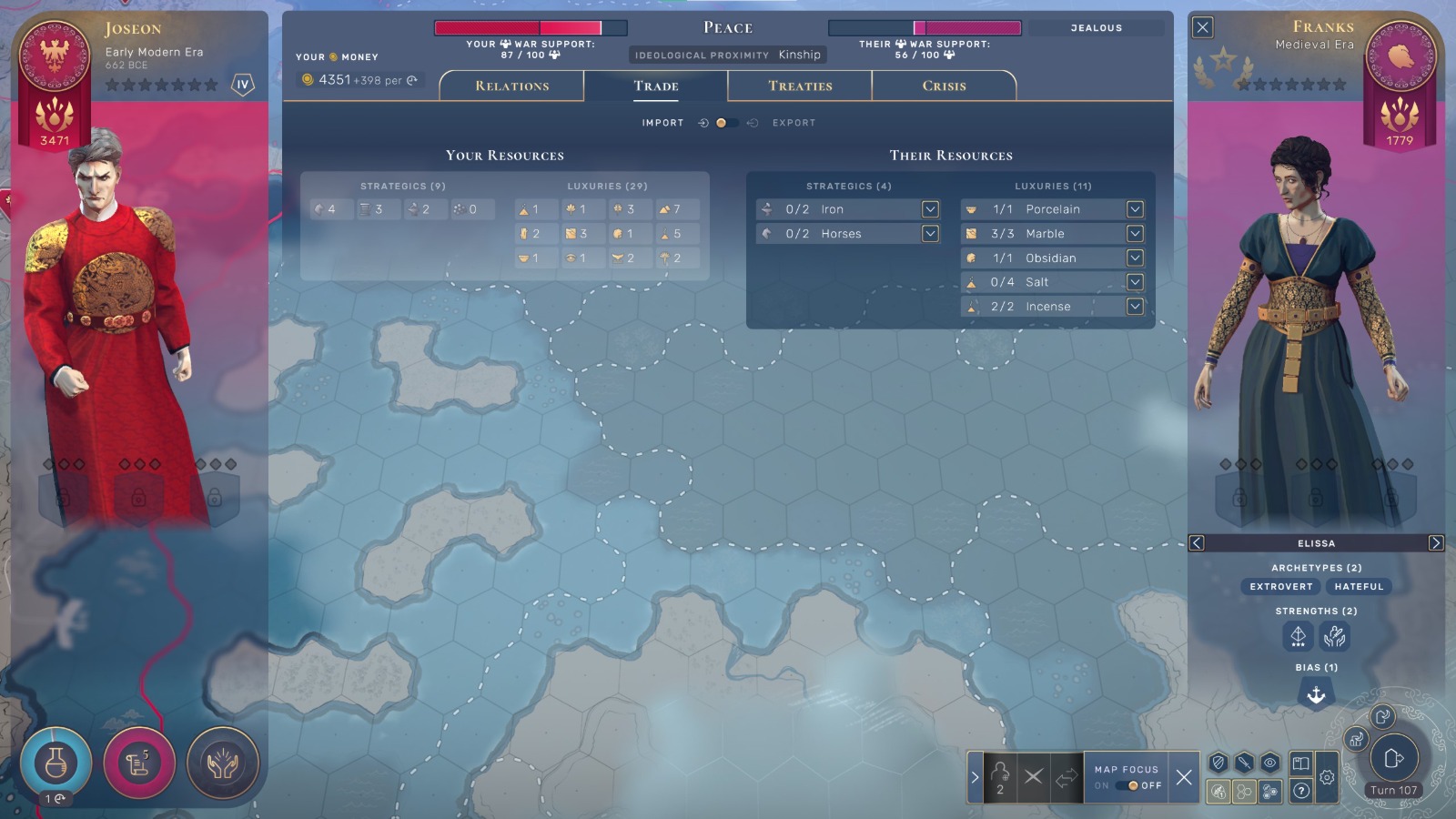1456x819 pixels.
Task: Select the eye hexagon espionage icon
Action: [1269, 762]
